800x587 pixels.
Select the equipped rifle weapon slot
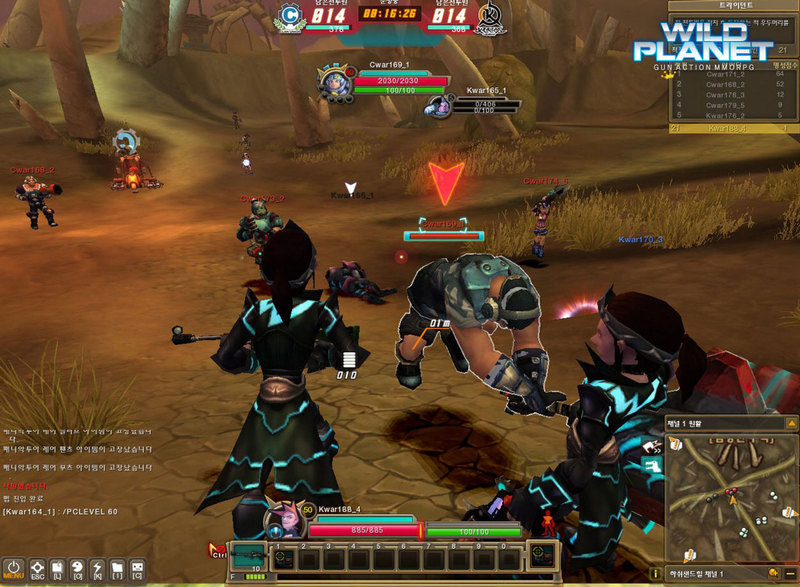pos(248,556)
